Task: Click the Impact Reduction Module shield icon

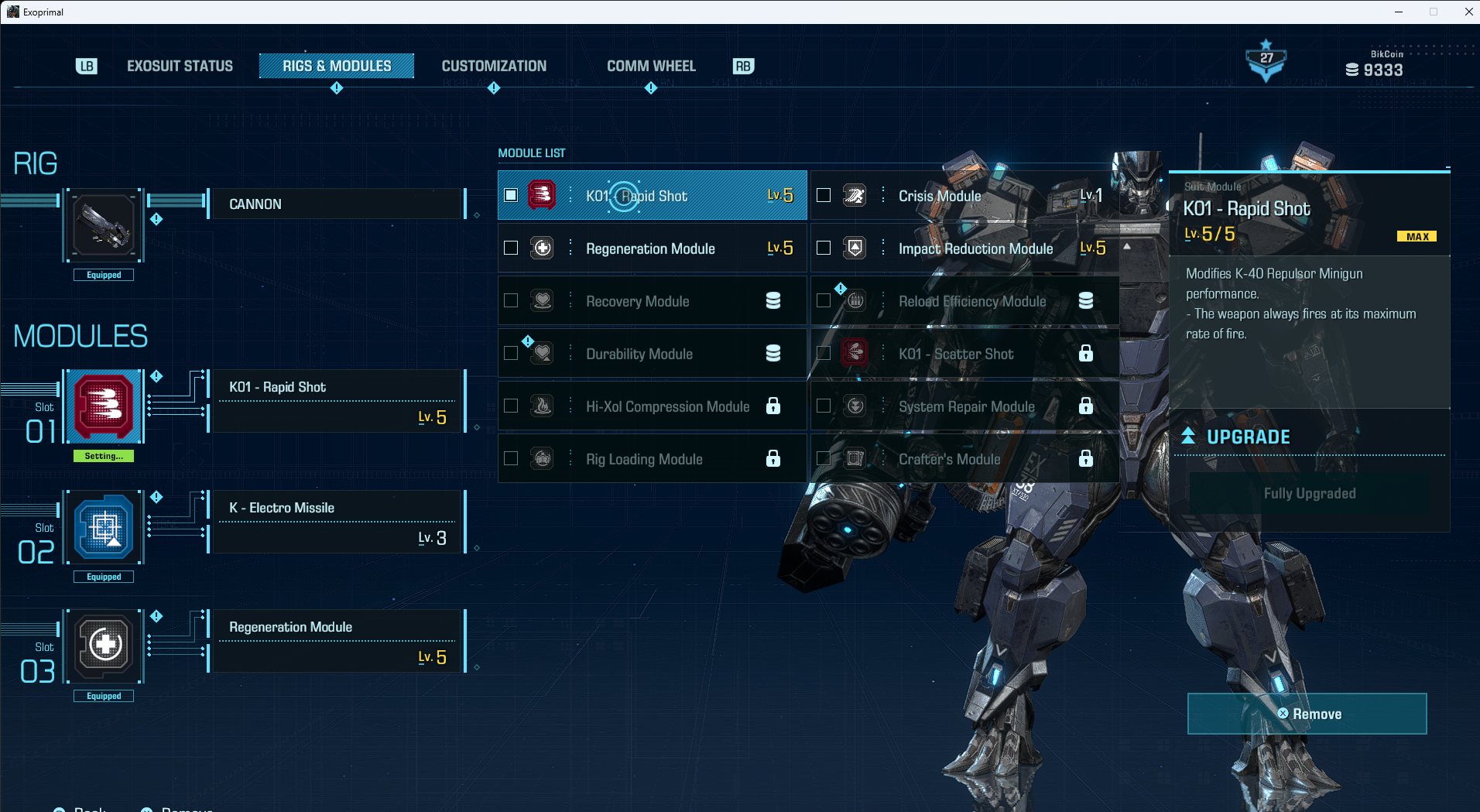Action: [x=855, y=248]
